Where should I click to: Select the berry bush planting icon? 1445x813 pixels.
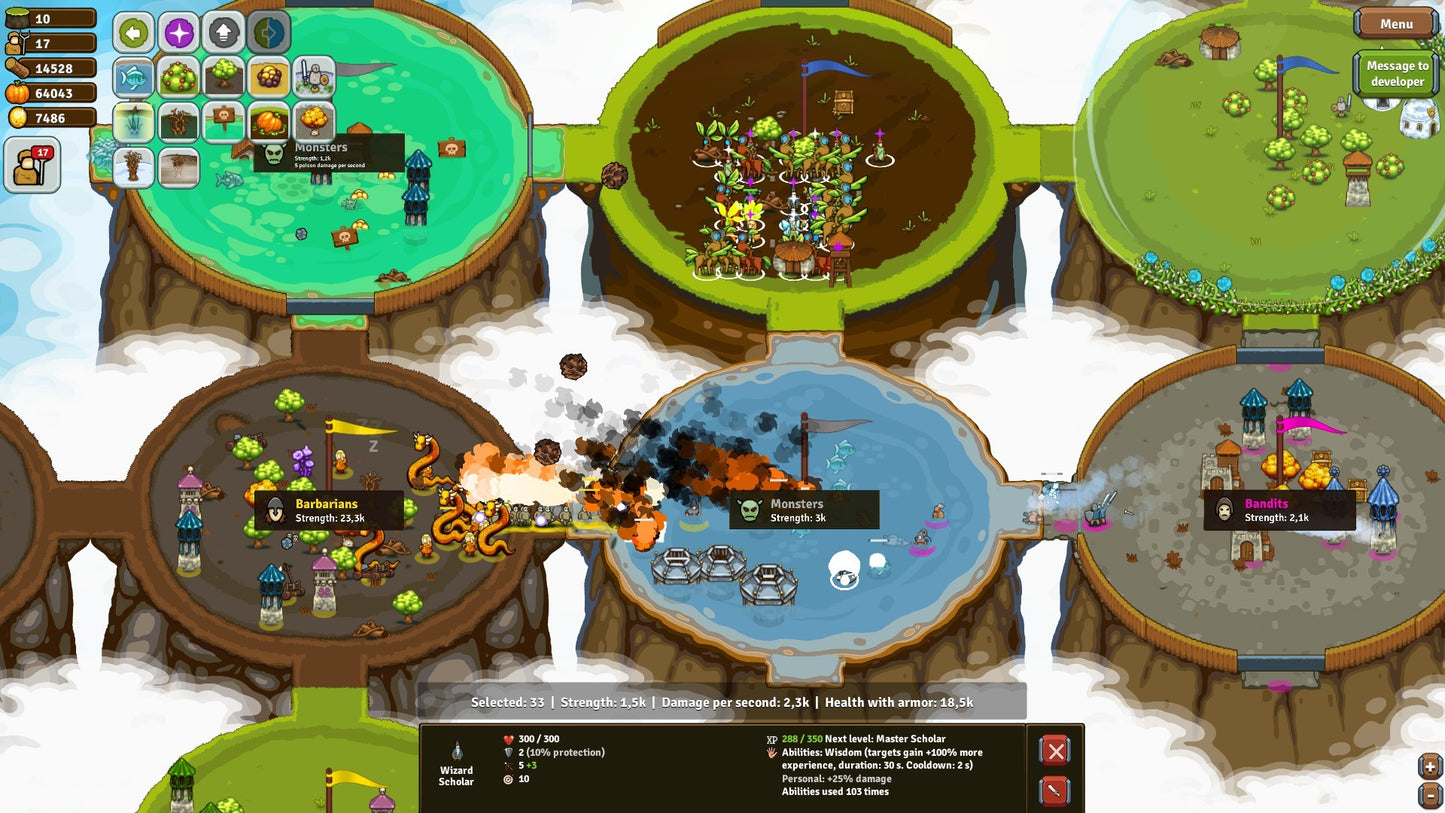pyautogui.click(x=178, y=77)
